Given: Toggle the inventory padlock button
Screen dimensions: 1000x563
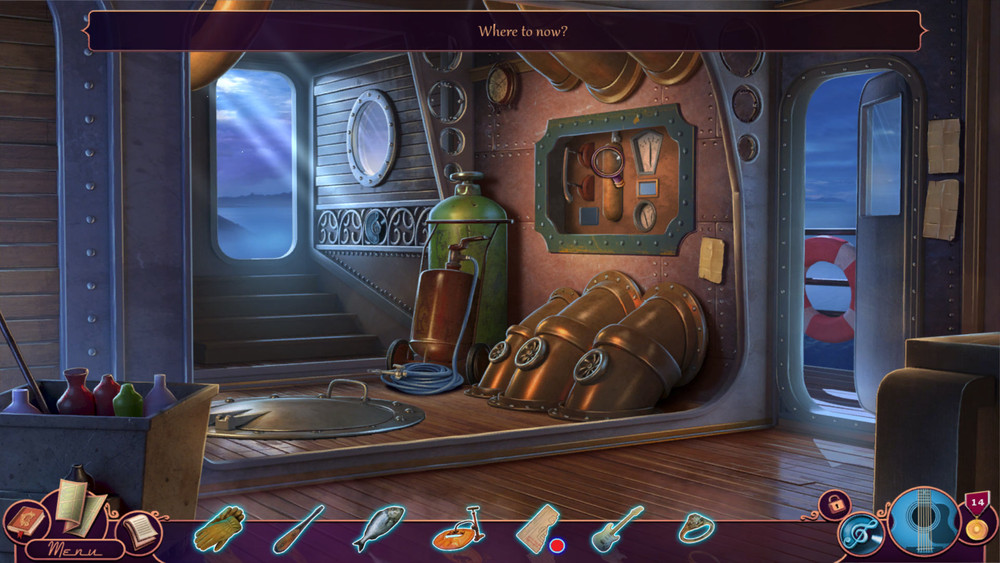Looking at the screenshot, I should [x=833, y=505].
